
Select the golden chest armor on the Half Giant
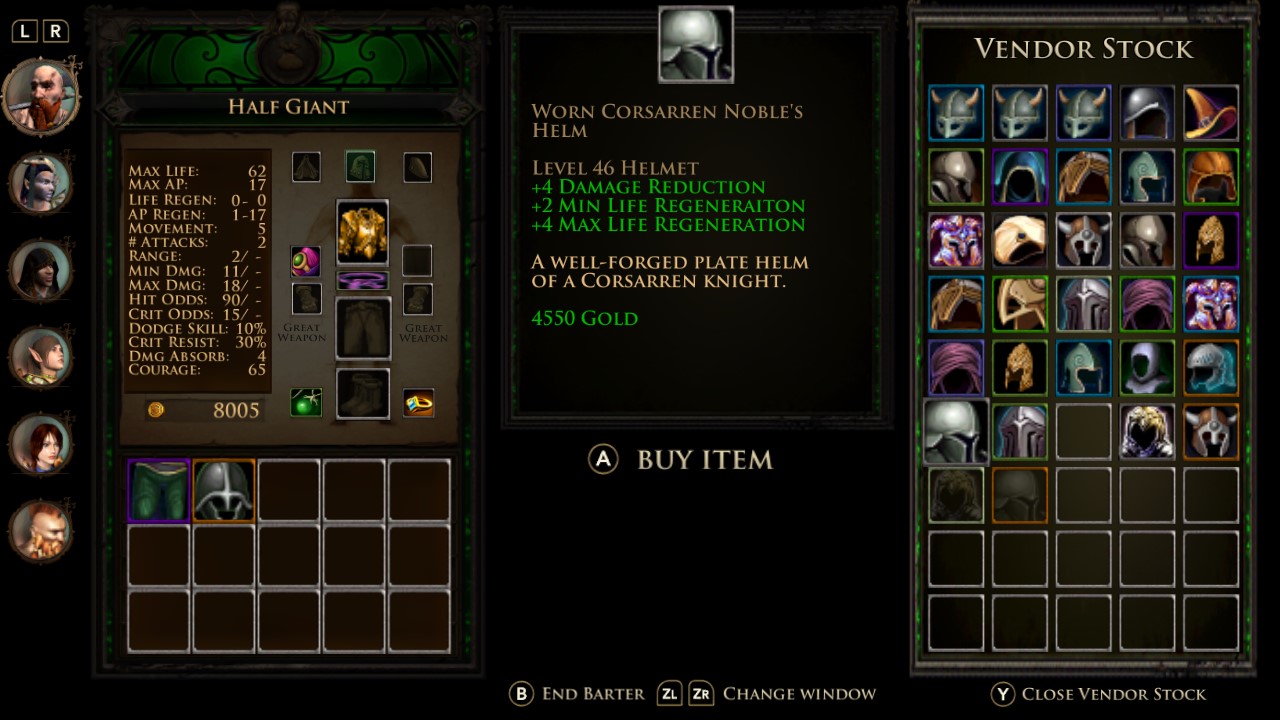(x=363, y=230)
